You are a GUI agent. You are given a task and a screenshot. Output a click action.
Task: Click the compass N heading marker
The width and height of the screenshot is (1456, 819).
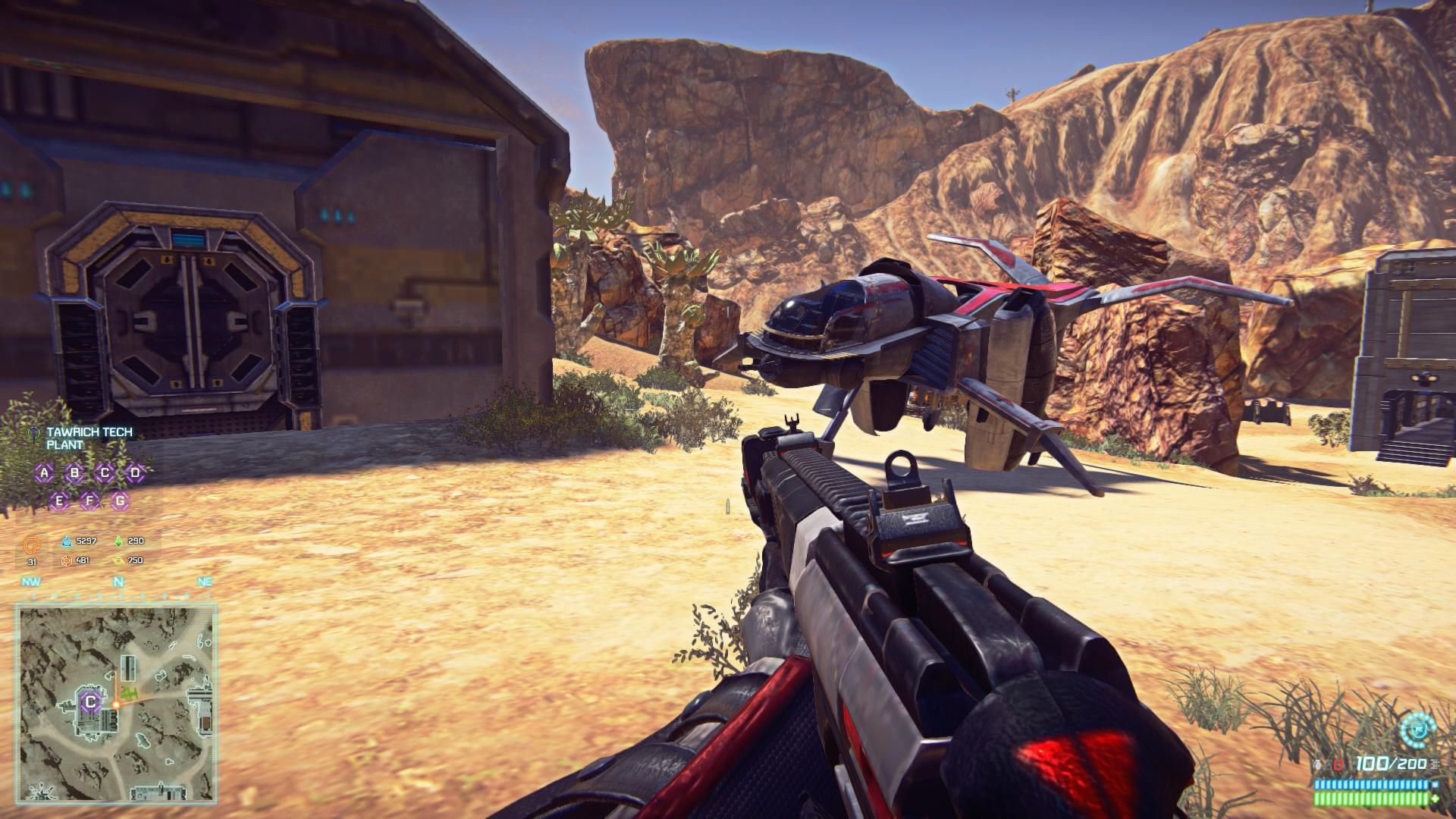pyautogui.click(x=118, y=582)
